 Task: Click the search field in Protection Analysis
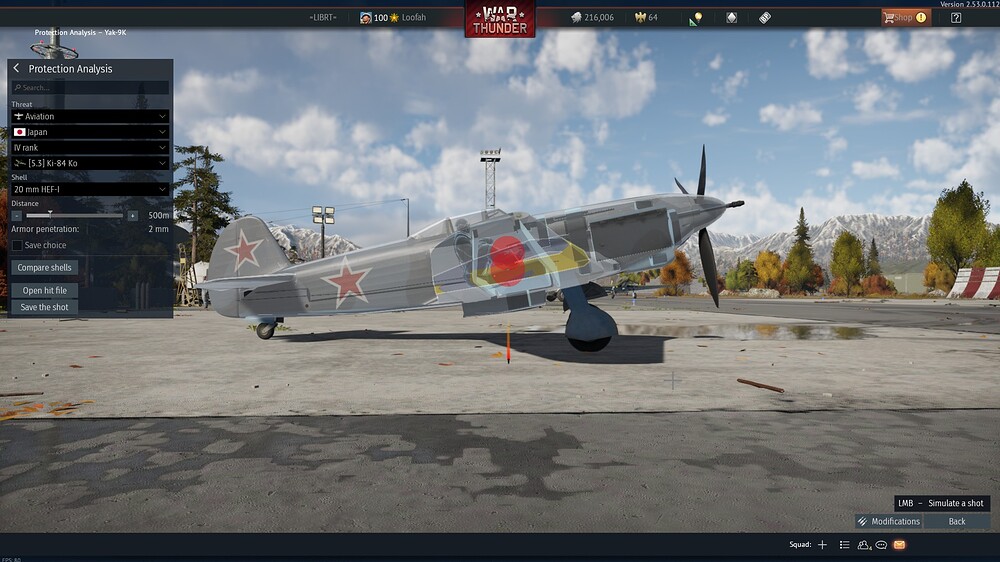click(x=90, y=88)
